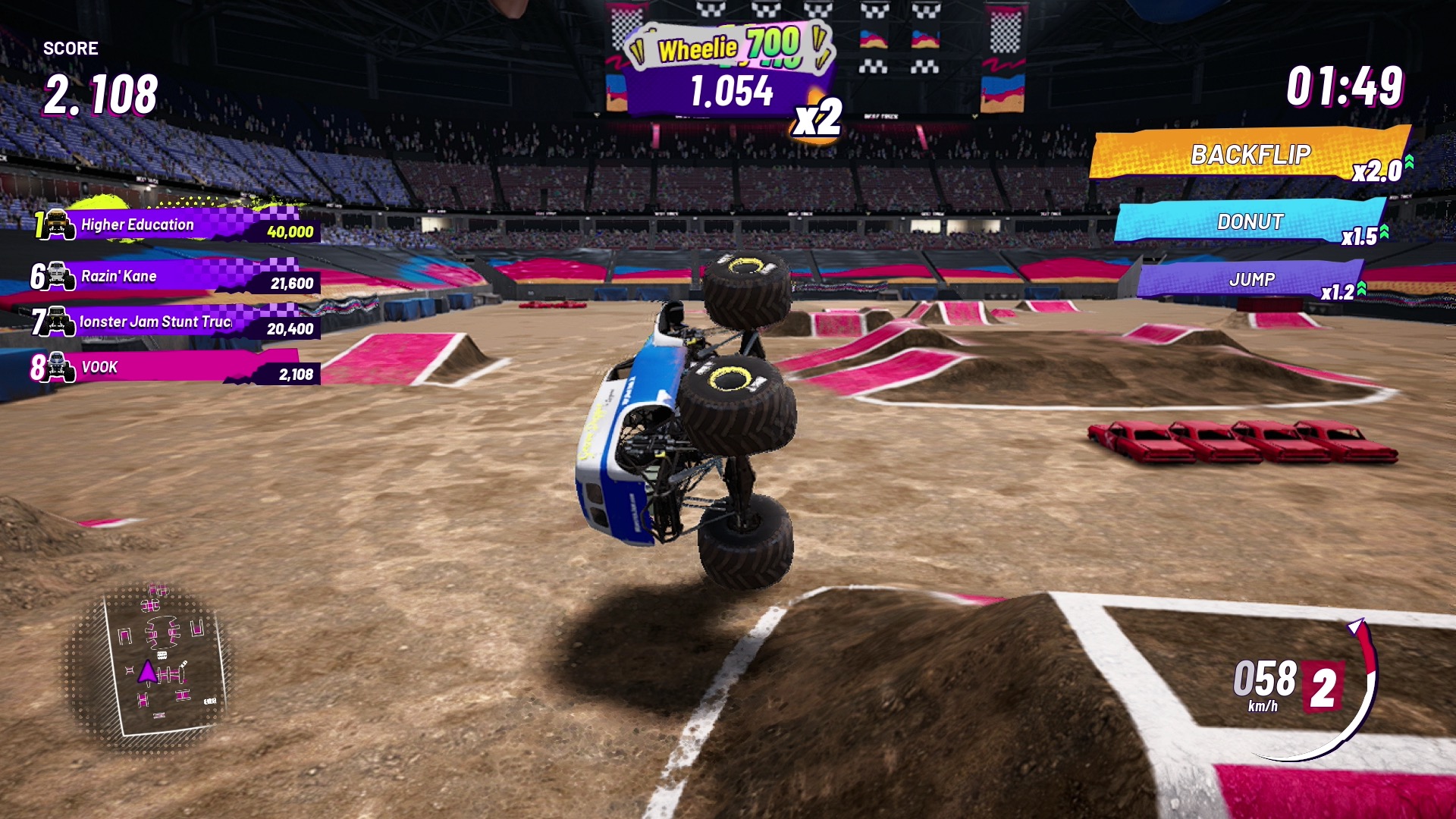Toggle the BACKFLIP trick multiplier banner
Viewport: 1456px width, 819px height.
click(x=1251, y=155)
